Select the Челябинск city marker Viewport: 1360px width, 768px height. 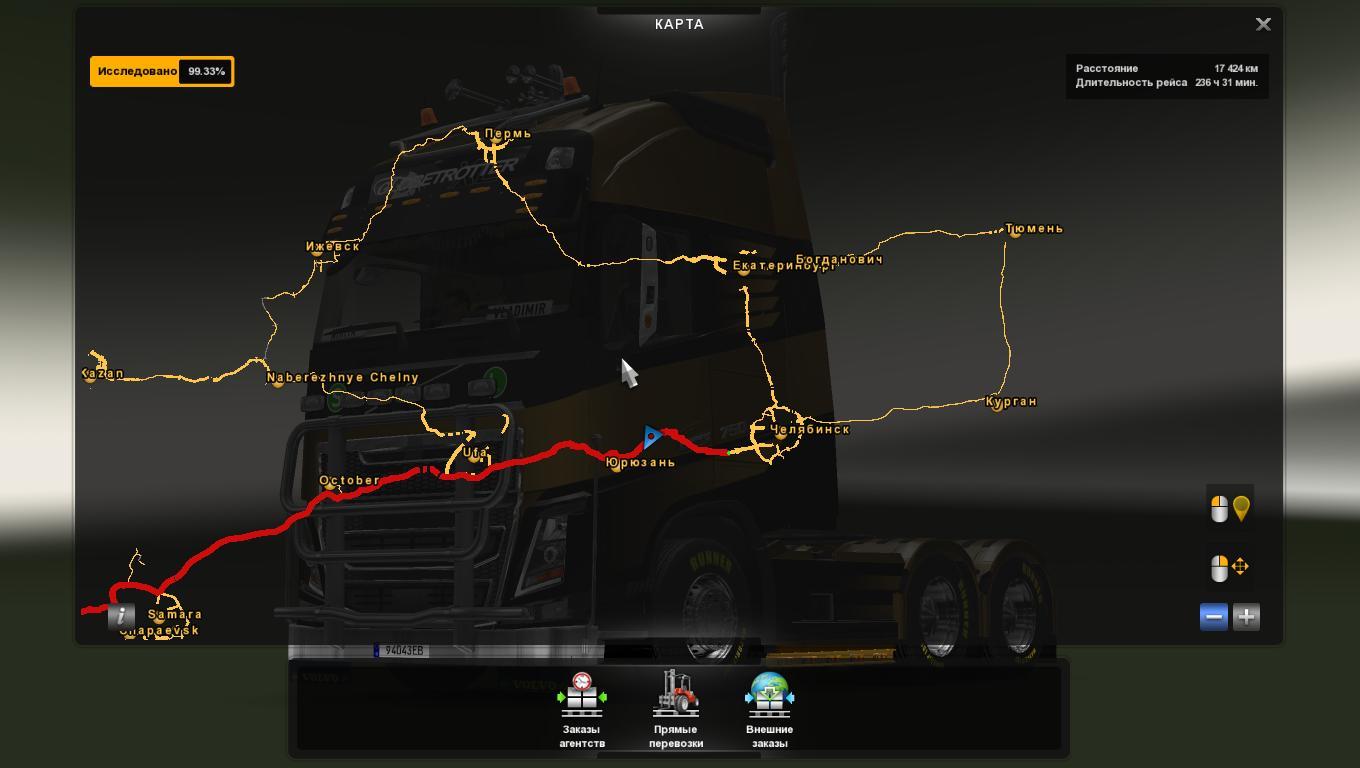pos(781,433)
